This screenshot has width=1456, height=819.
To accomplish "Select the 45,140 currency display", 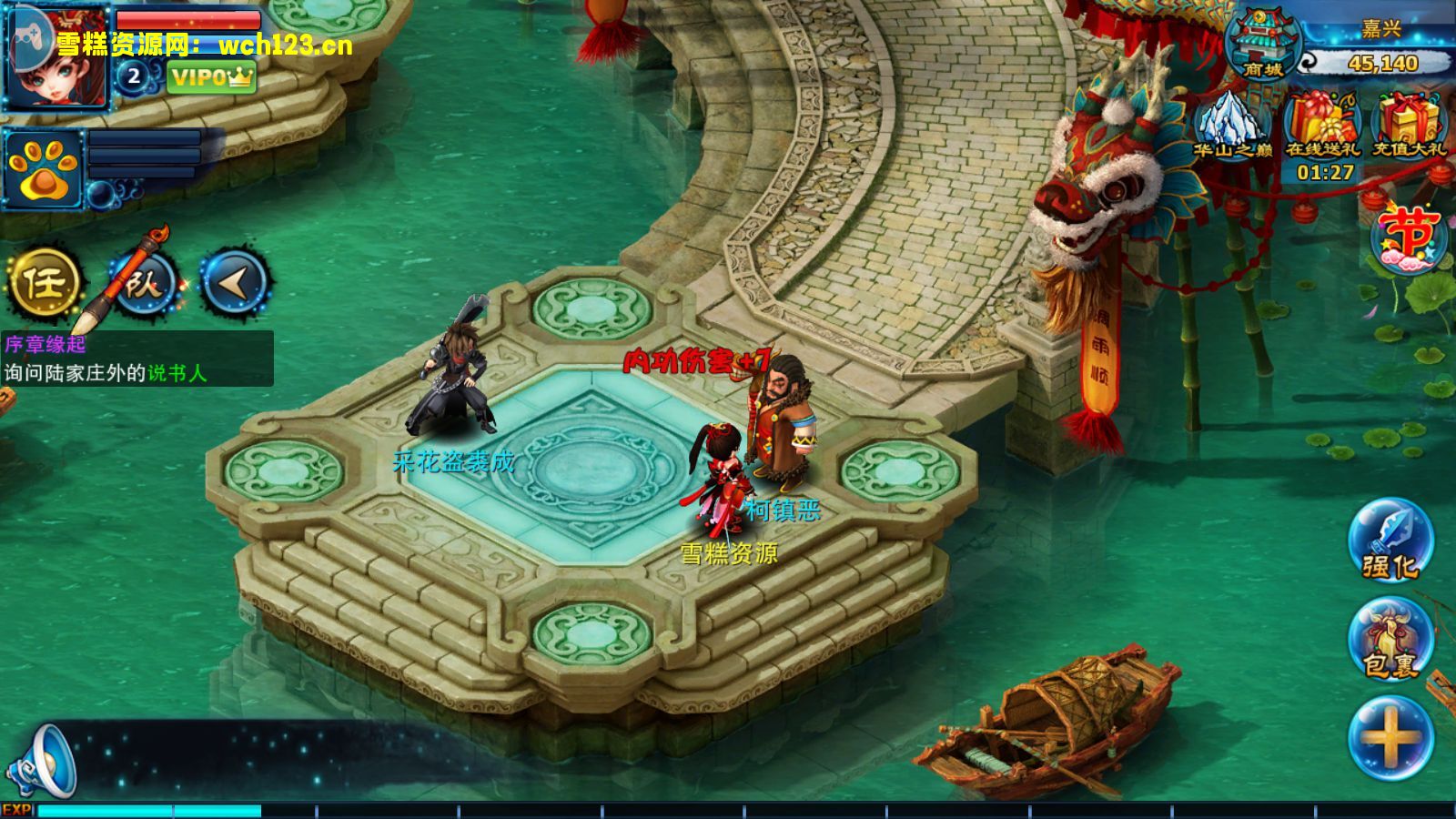I will pyautogui.click(x=1381, y=63).
